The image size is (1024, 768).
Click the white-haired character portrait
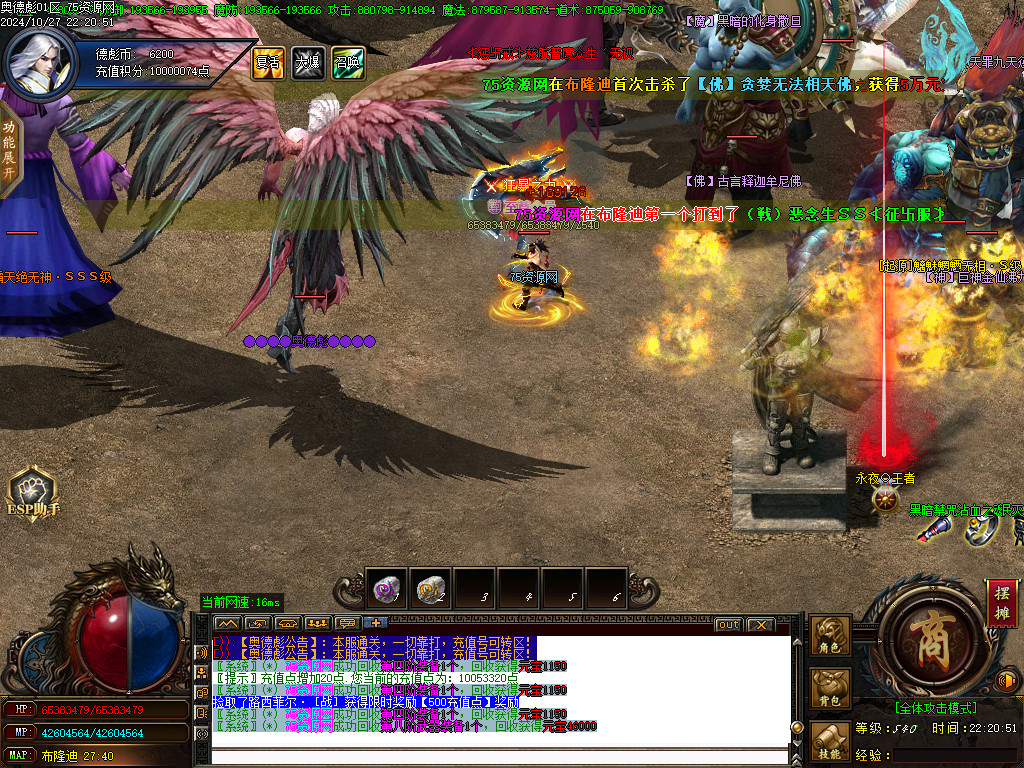tap(37, 61)
